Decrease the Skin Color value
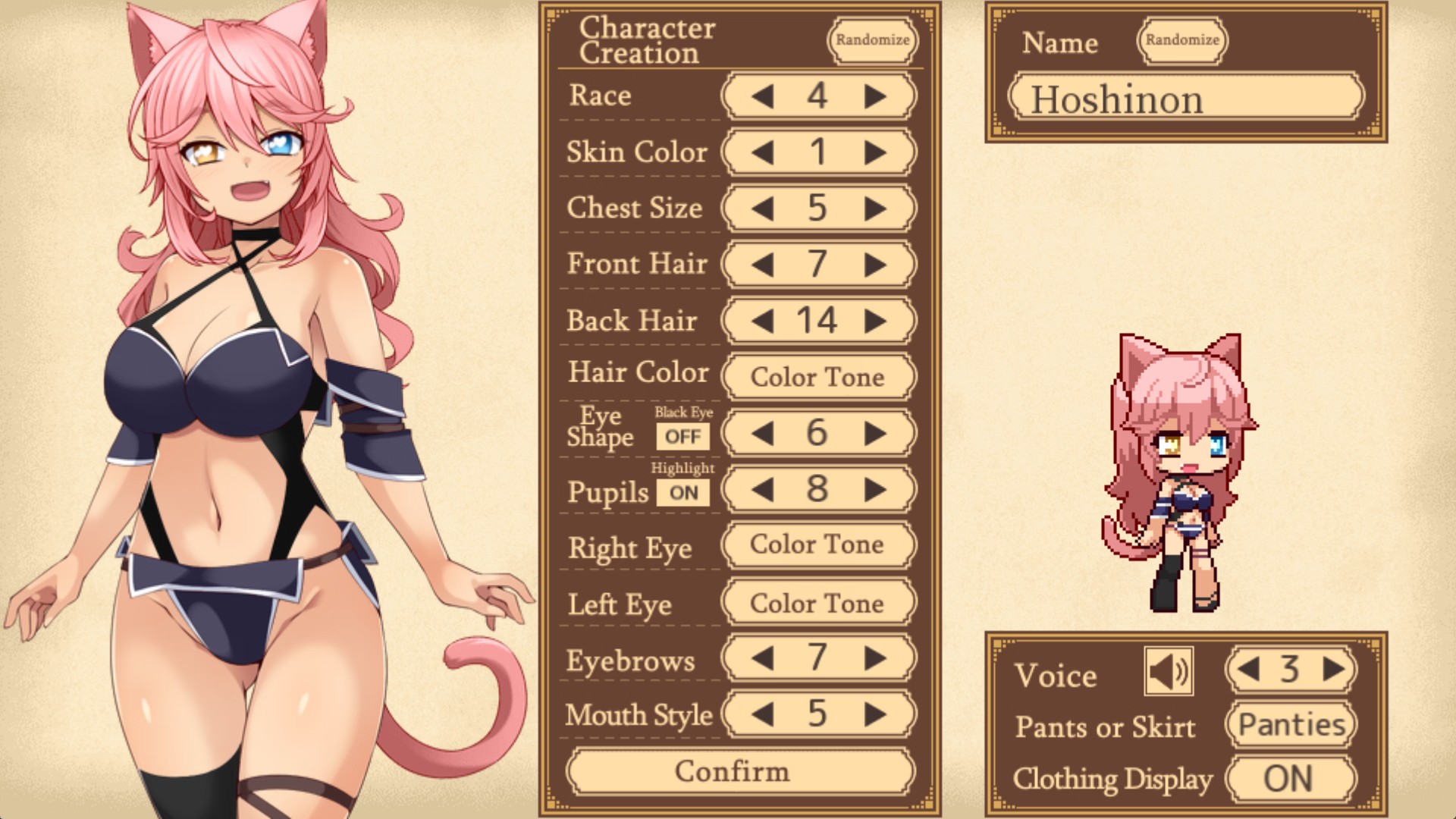 coord(762,152)
